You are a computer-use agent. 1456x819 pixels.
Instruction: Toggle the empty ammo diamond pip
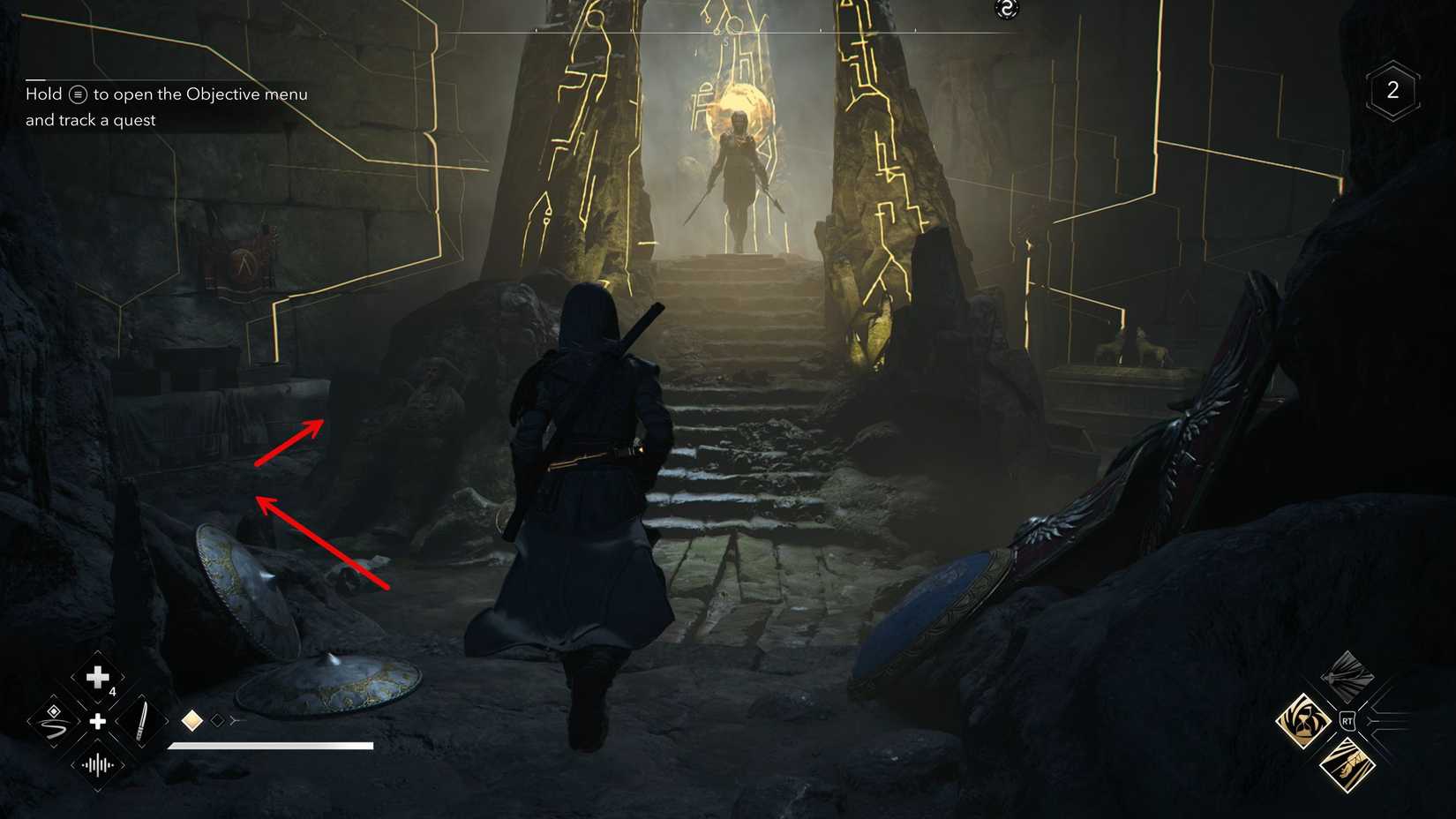[x=216, y=720]
